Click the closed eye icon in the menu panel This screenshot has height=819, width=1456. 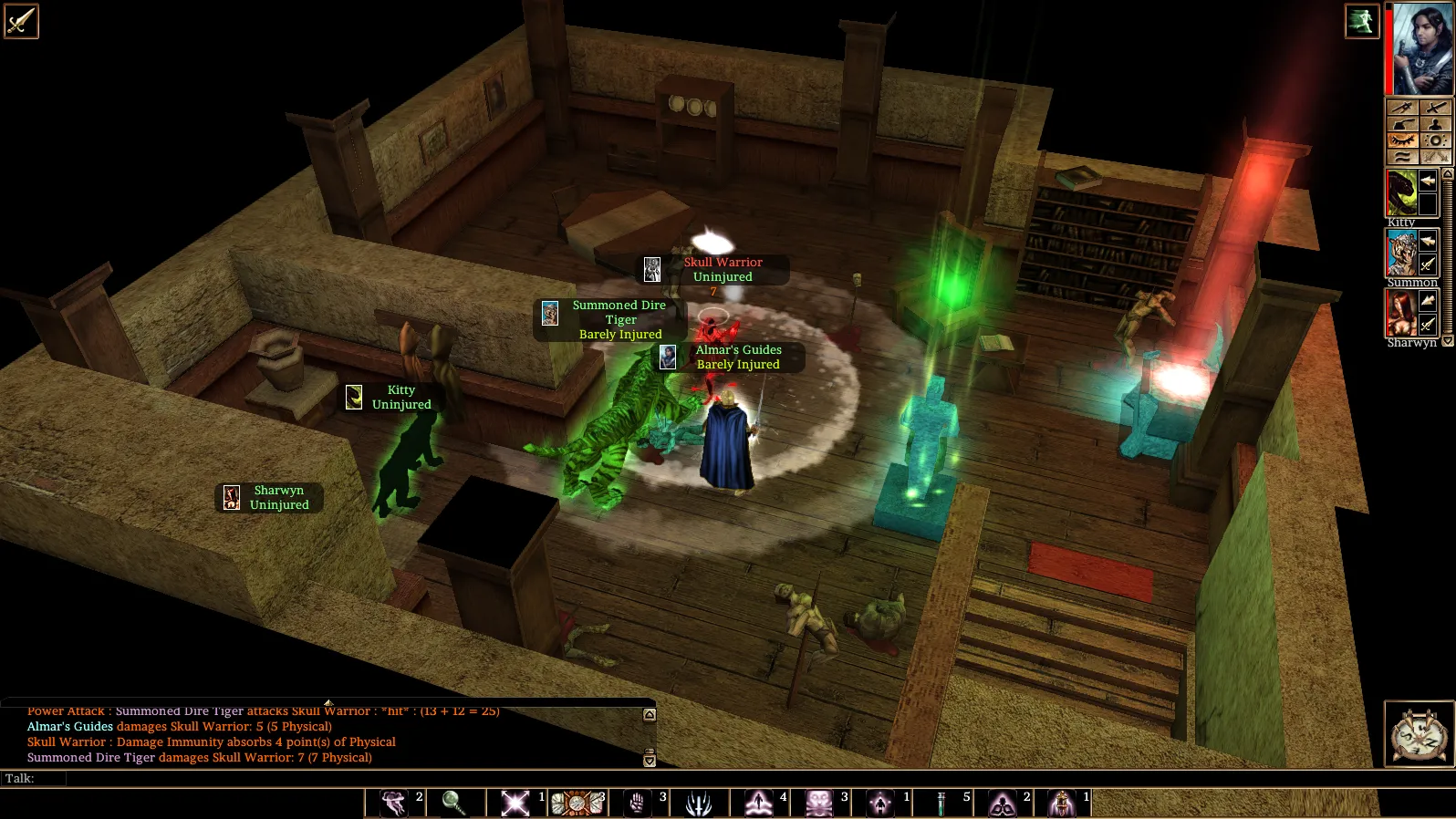1402,140
